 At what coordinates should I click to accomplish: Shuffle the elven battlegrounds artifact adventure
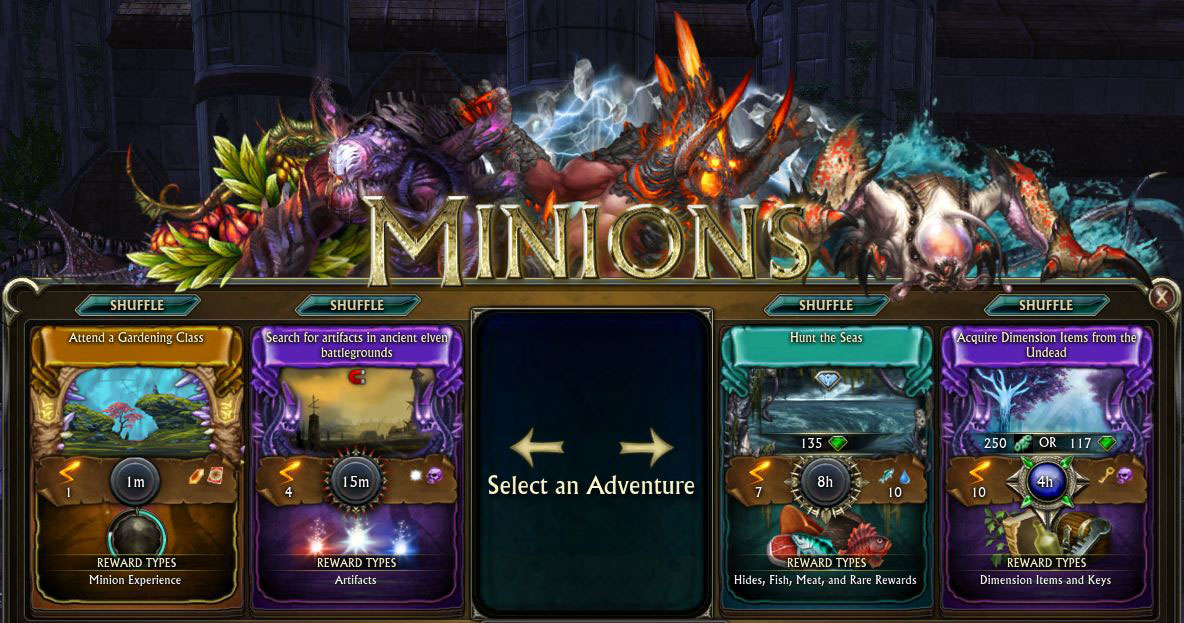tap(357, 305)
